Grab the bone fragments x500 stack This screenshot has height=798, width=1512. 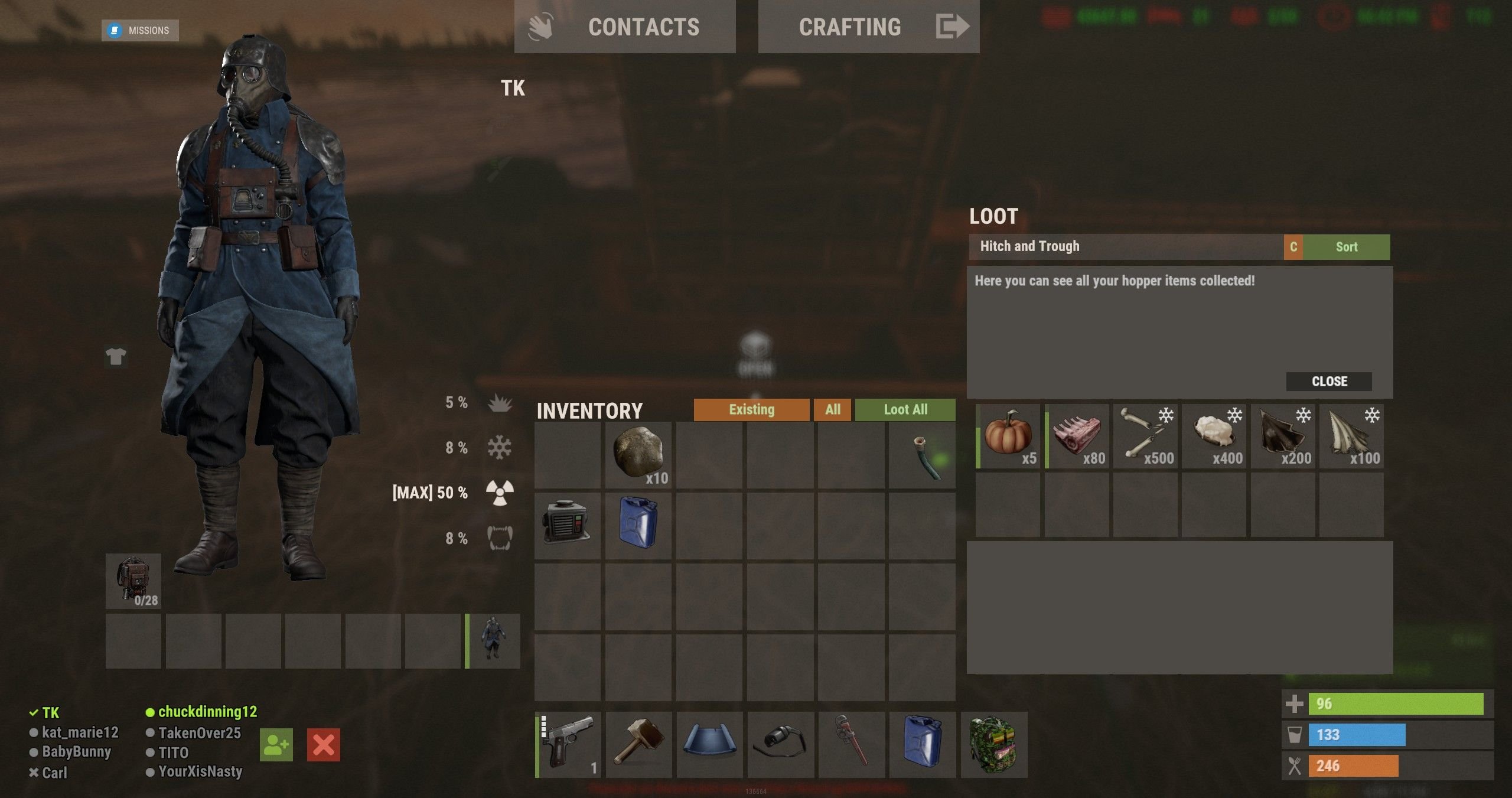click(1146, 437)
